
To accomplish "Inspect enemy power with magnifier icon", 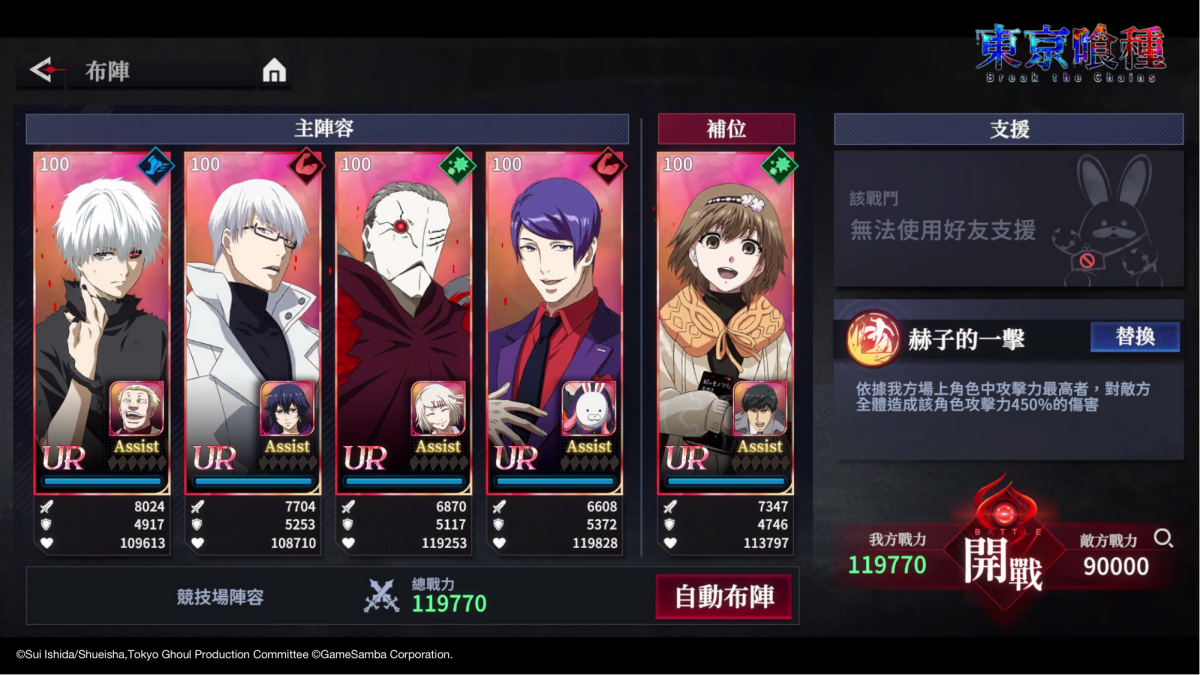I will (1163, 538).
